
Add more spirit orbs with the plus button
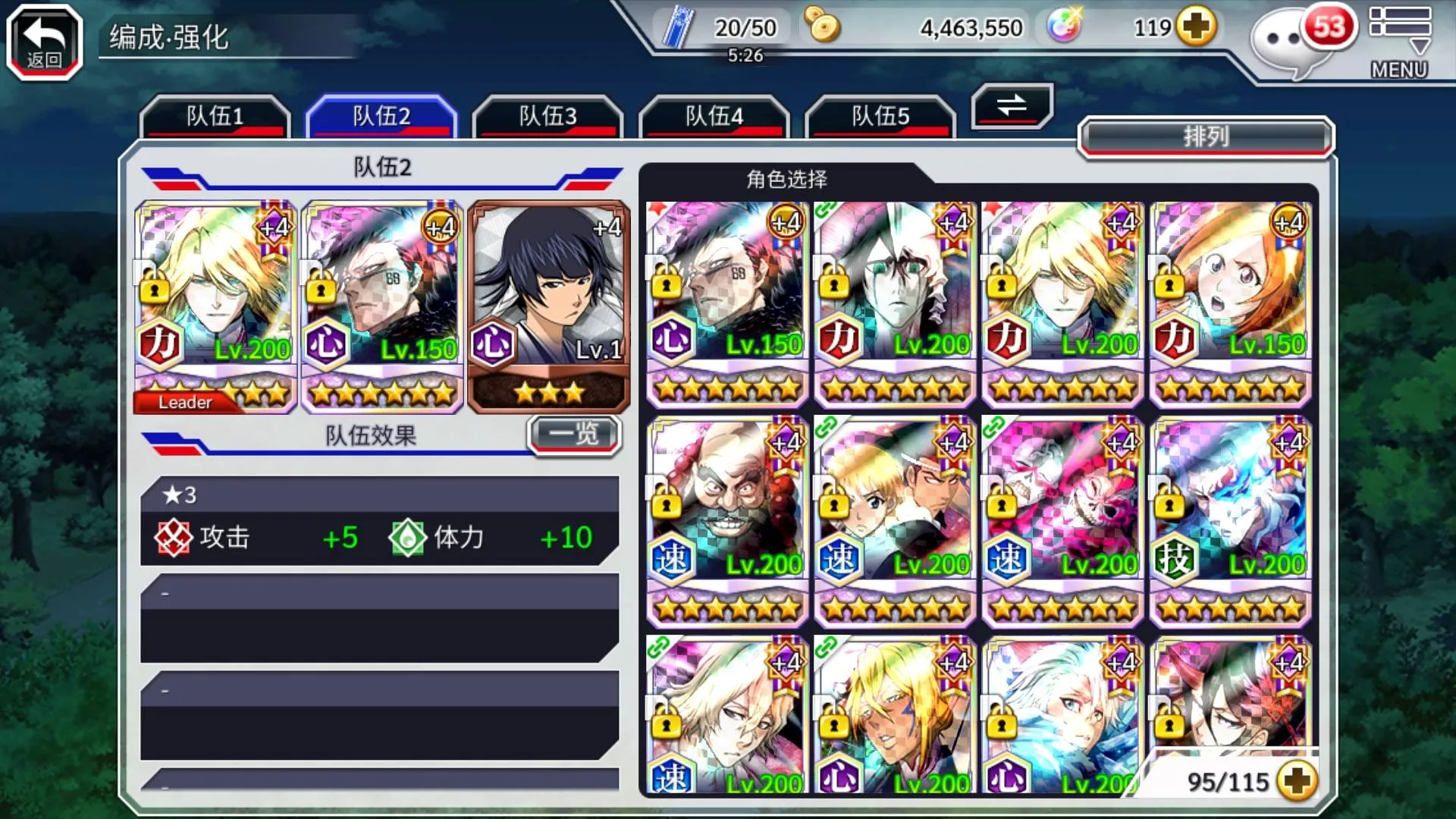[1196, 28]
